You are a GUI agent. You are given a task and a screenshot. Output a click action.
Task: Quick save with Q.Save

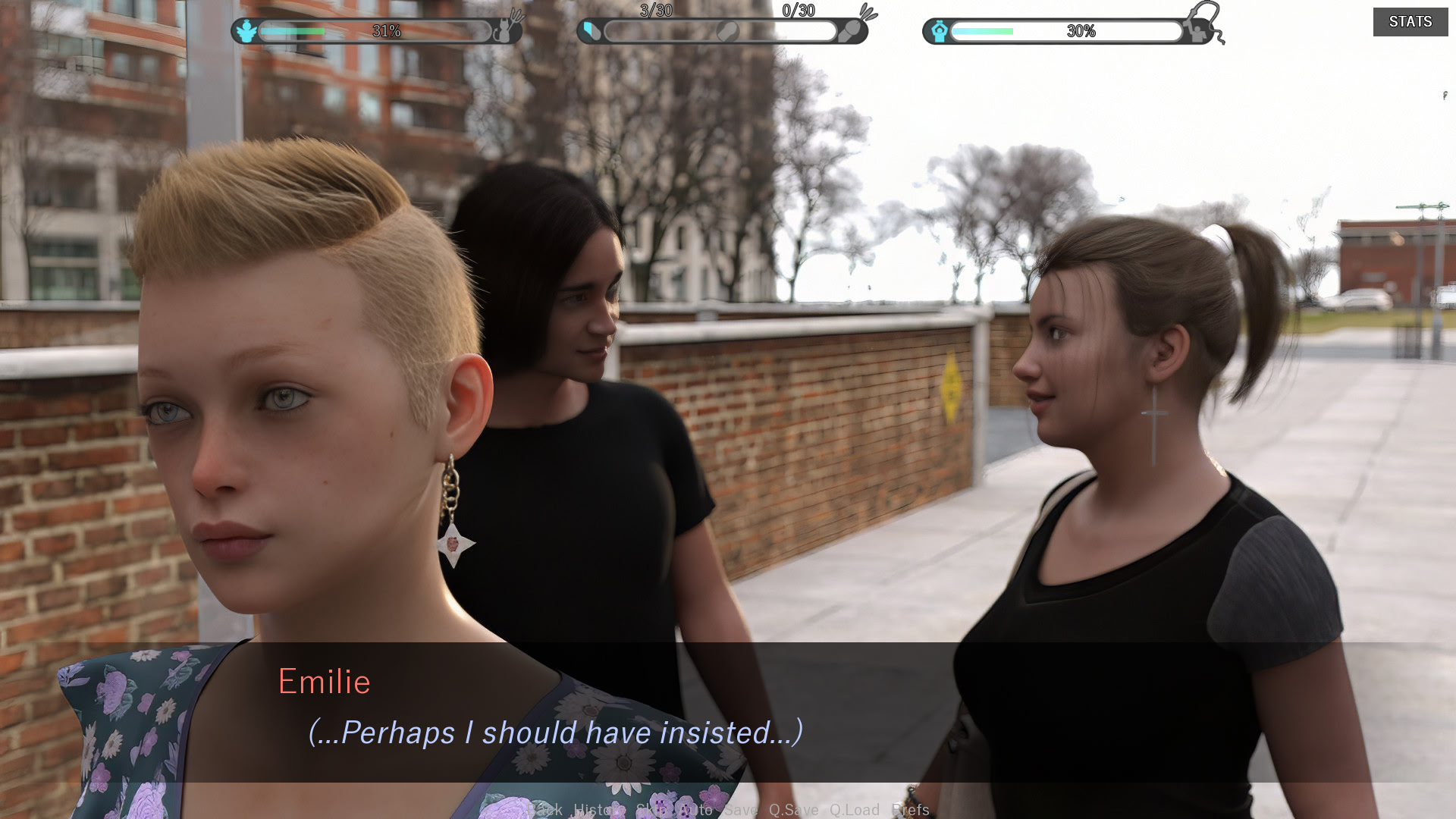793,810
